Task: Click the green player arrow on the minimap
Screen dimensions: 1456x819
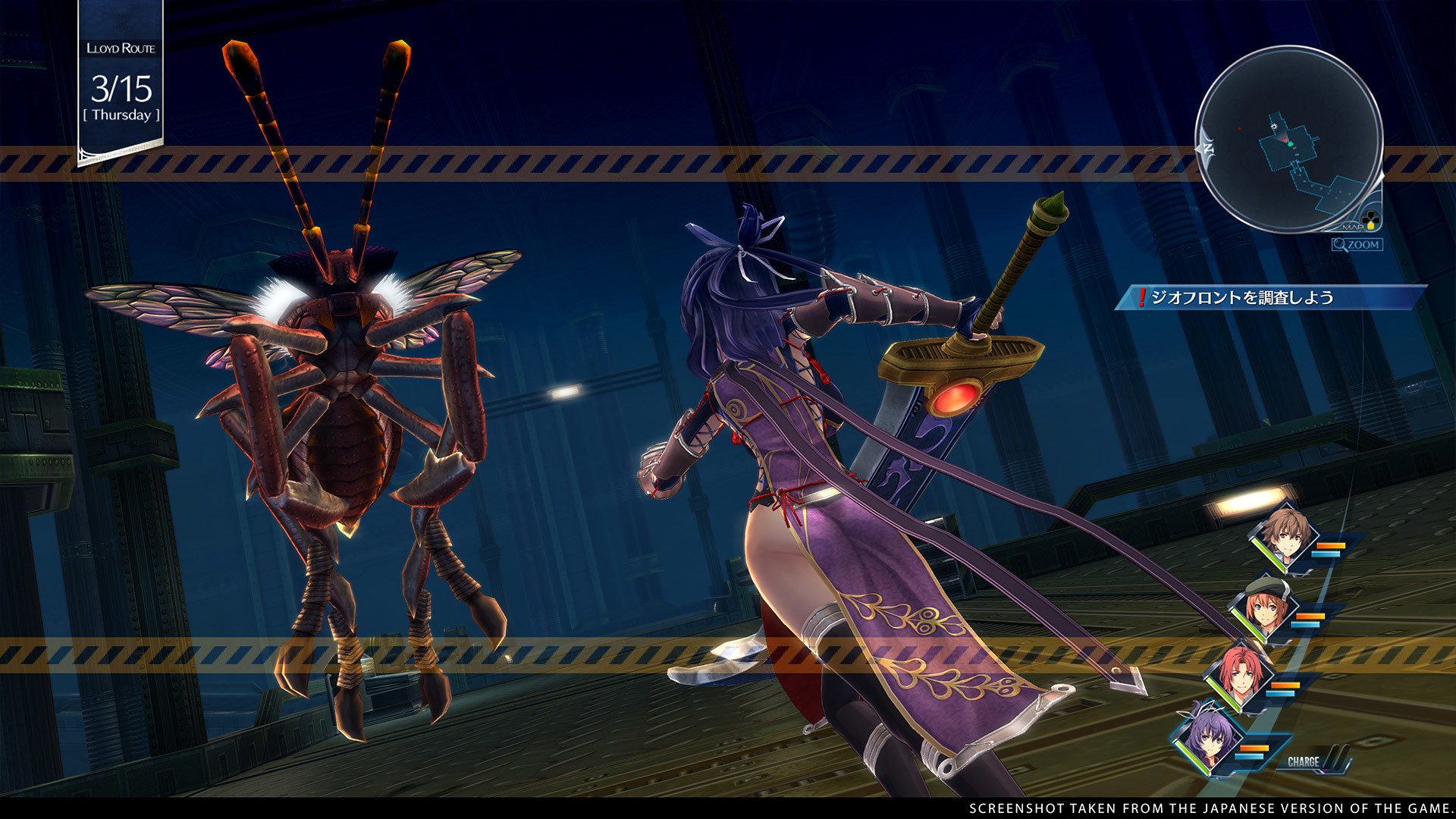Action: [1290, 144]
